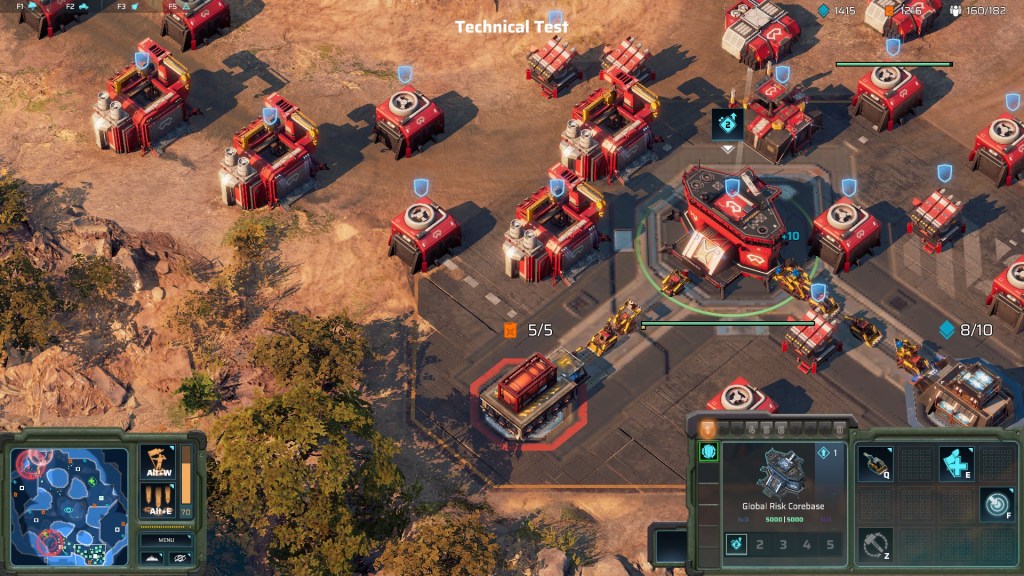
Task: Click the crossed-out eye minimap button
Action: (x=180, y=557)
